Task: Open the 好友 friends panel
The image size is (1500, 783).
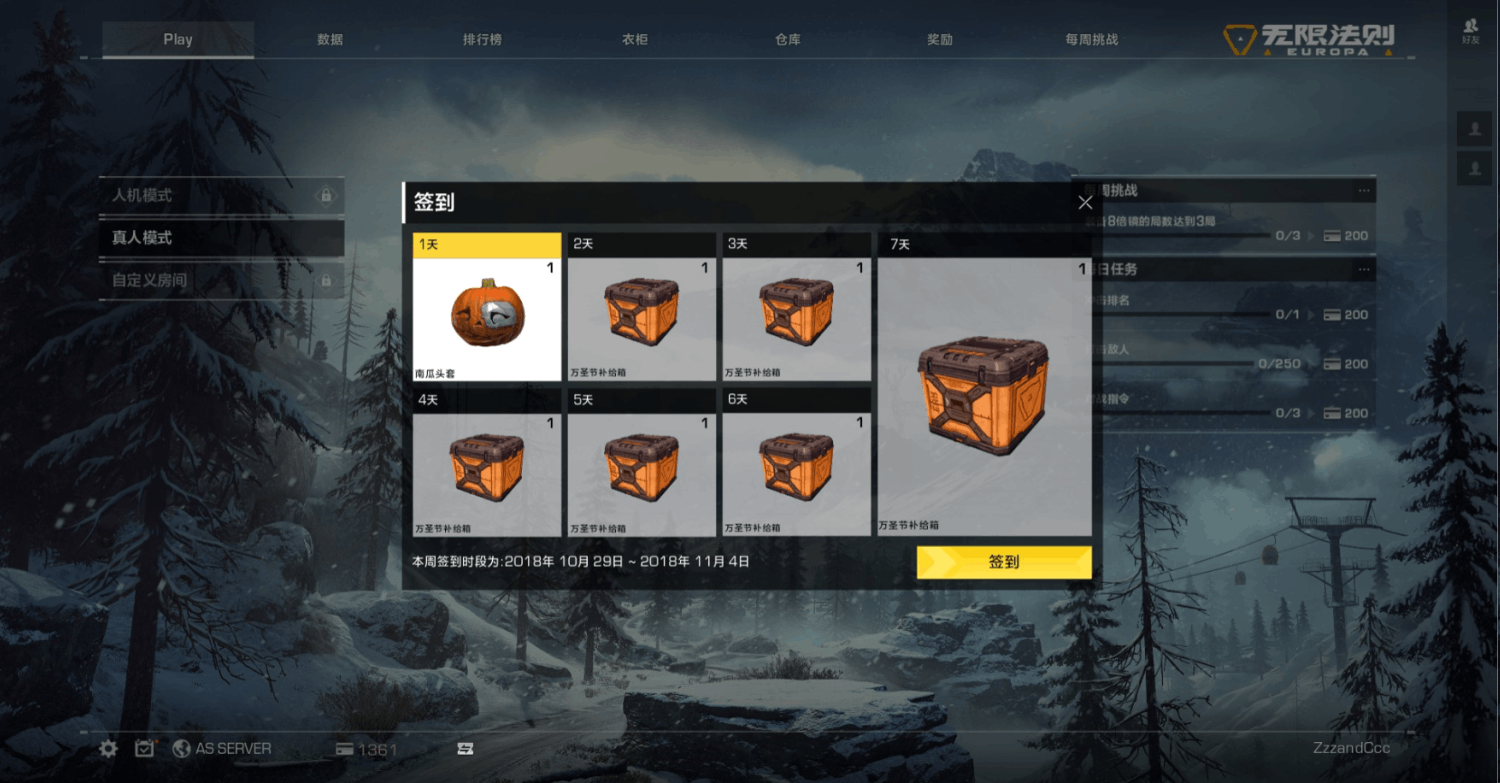Action: tap(1471, 31)
